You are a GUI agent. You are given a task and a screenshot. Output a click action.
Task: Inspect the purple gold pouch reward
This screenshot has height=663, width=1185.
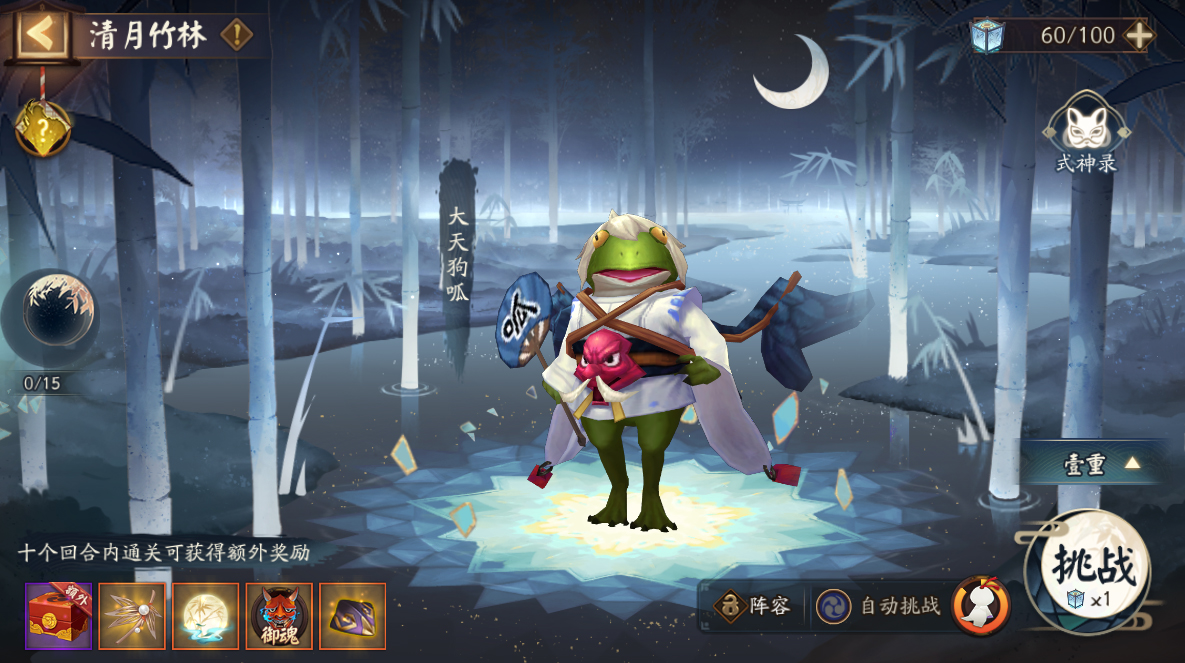coord(352,616)
